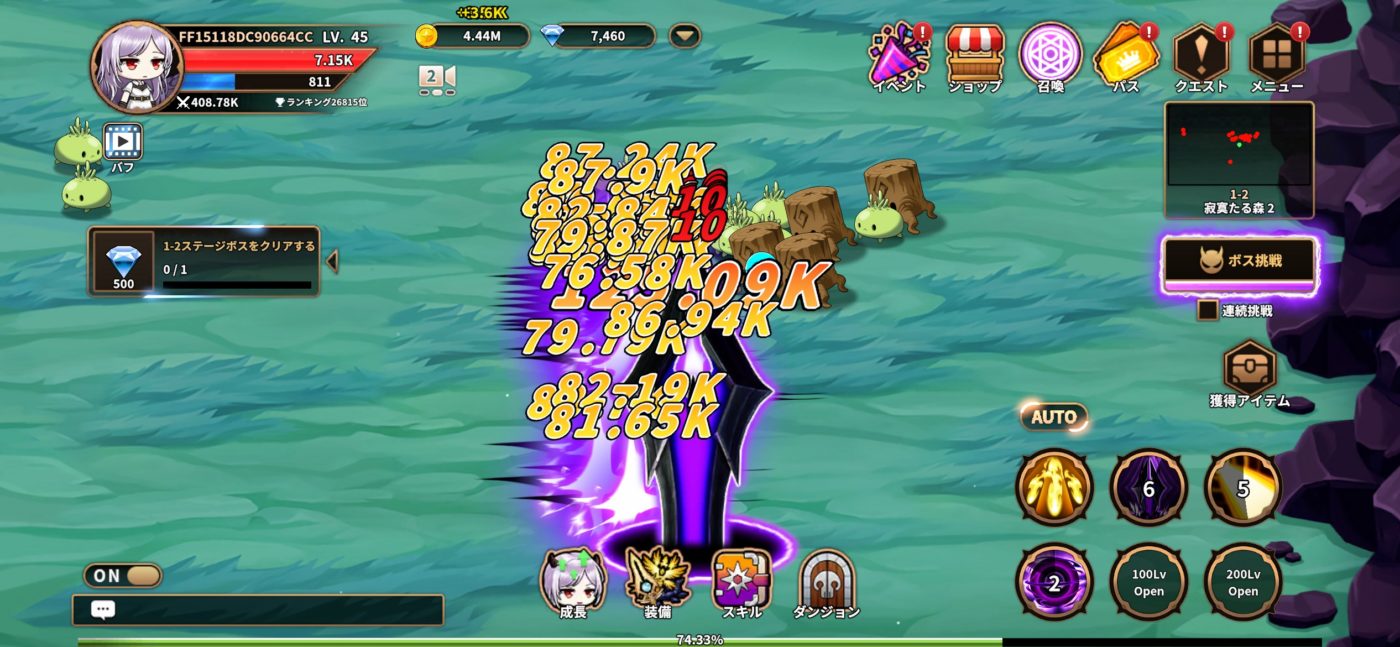1400x647 pixels.
Task: Open the chat message bar
Action: (x=258, y=610)
